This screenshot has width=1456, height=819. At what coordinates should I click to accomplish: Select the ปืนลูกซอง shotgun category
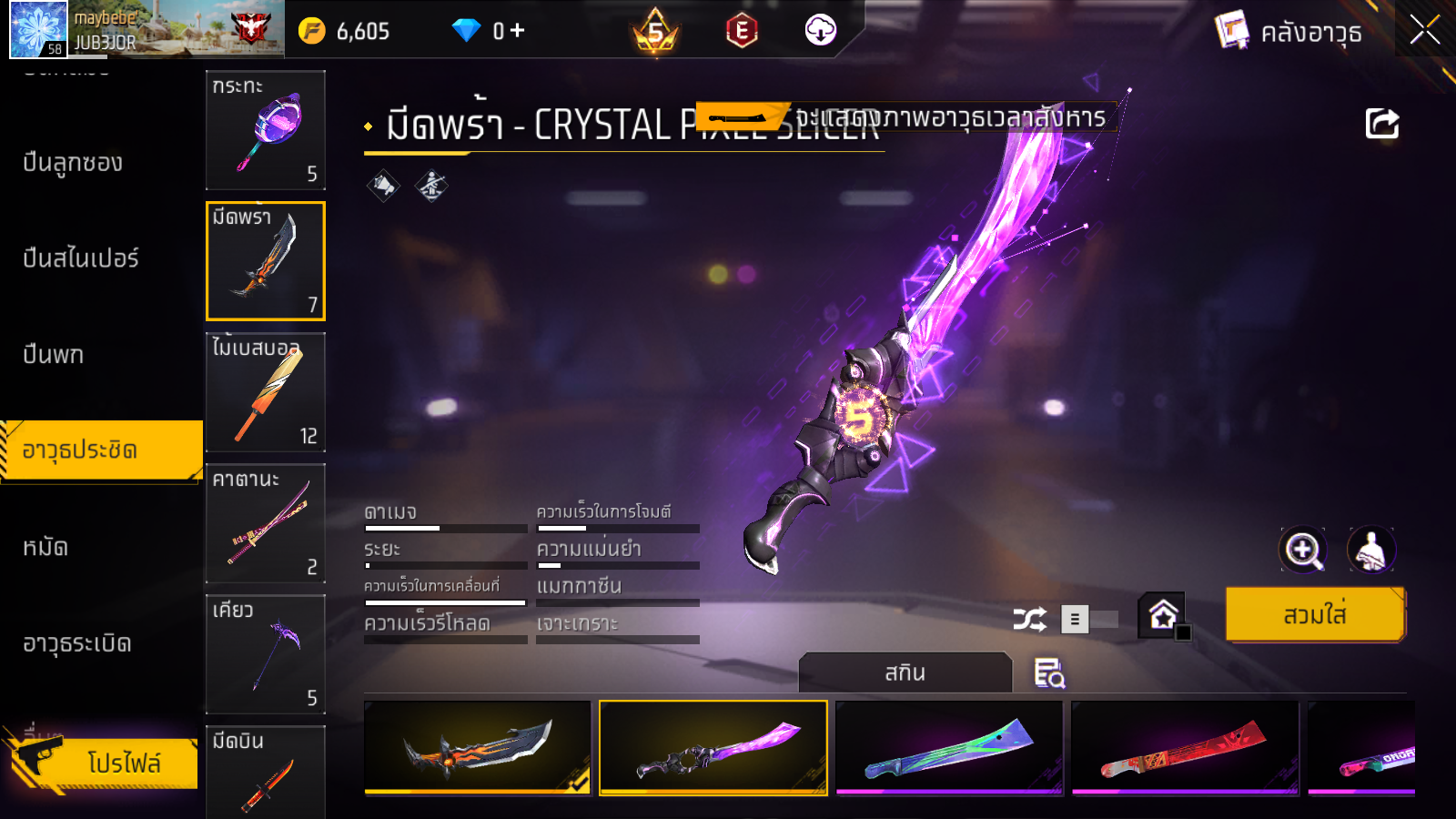coord(73,163)
